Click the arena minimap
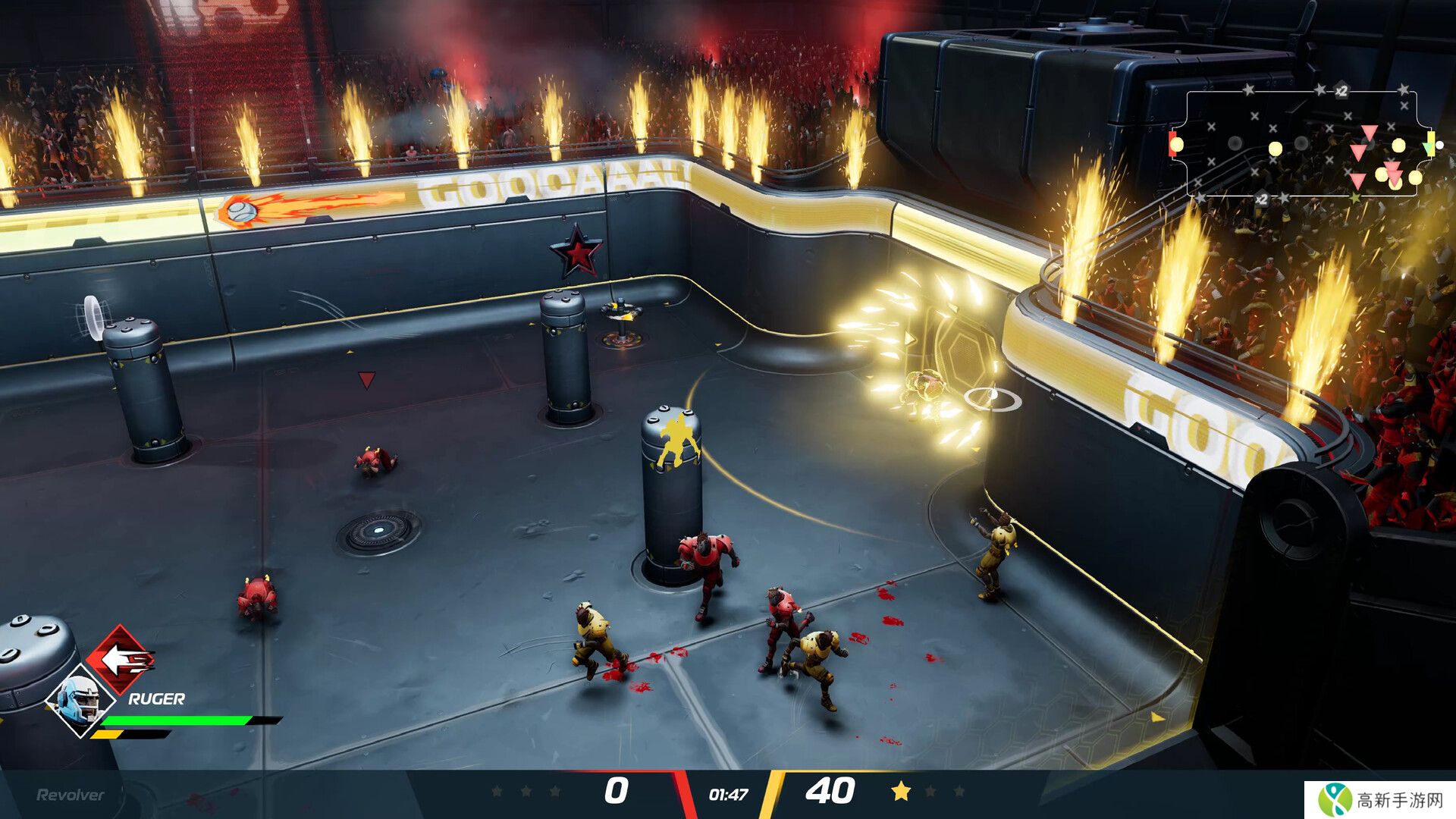 tap(1301, 144)
